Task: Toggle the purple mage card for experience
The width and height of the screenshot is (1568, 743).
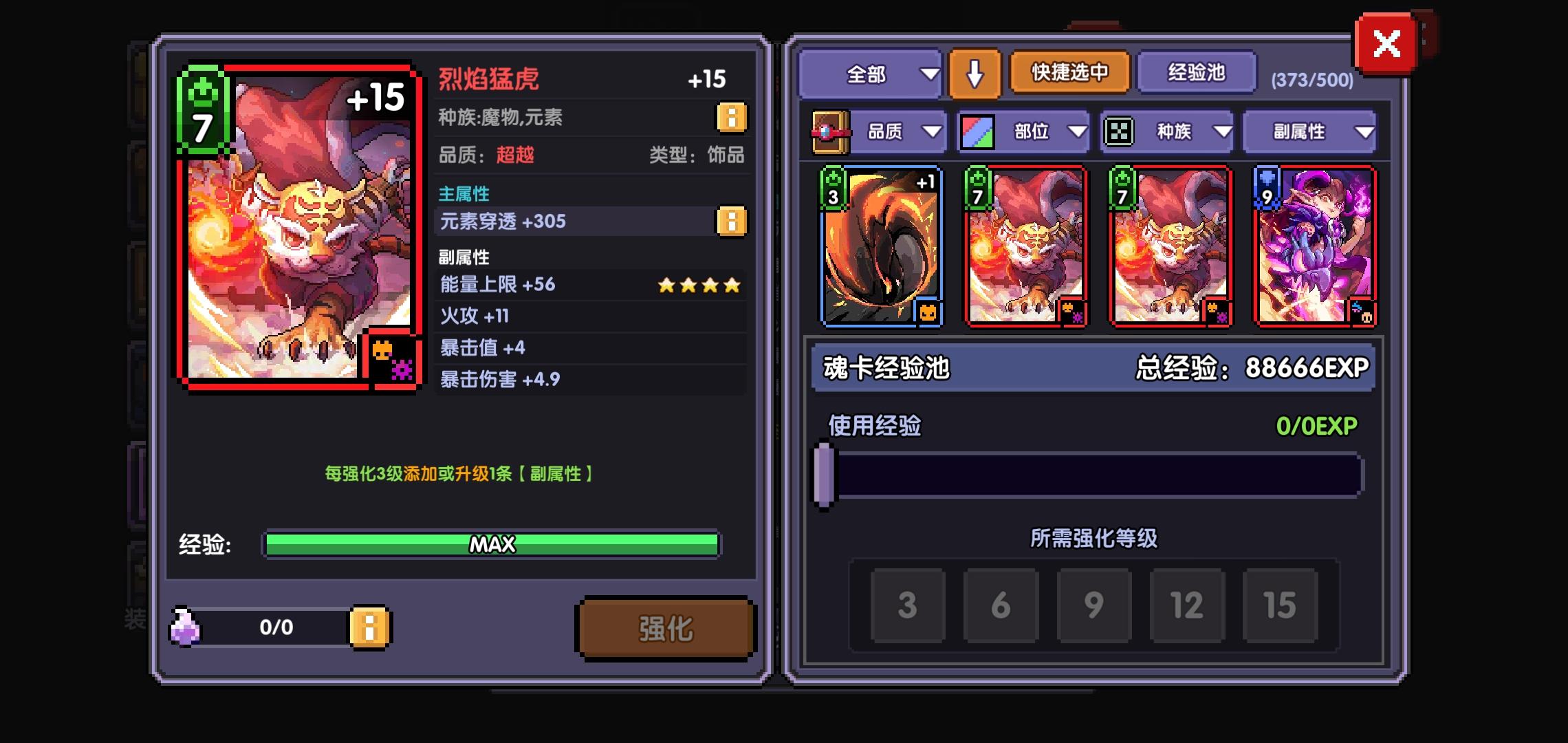Action: pyautogui.click(x=1316, y=248)
